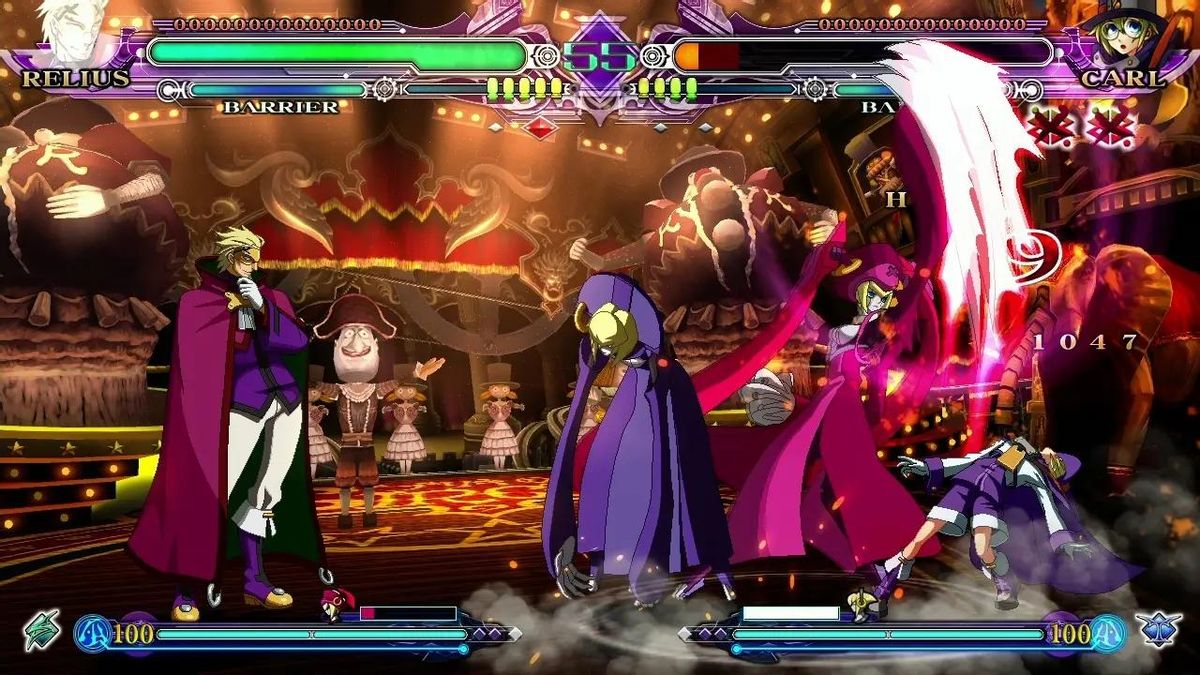This screenshot has height=675, width=1200.
Task: Click the green crest emblem beside Relius's heat gauge
Action: click(x=42, y=630)
